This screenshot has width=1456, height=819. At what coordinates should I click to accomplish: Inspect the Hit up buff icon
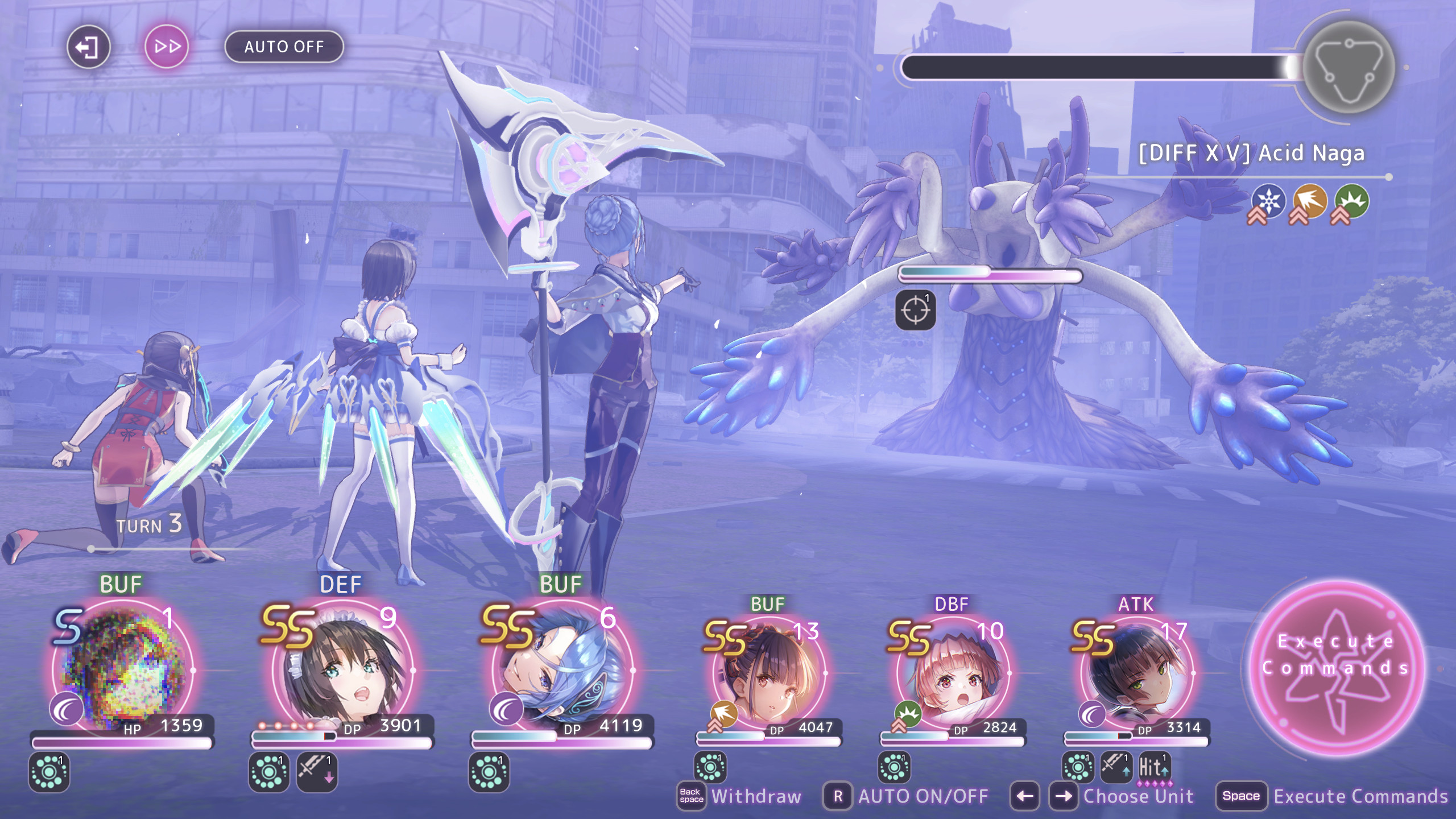point(1153,767)
